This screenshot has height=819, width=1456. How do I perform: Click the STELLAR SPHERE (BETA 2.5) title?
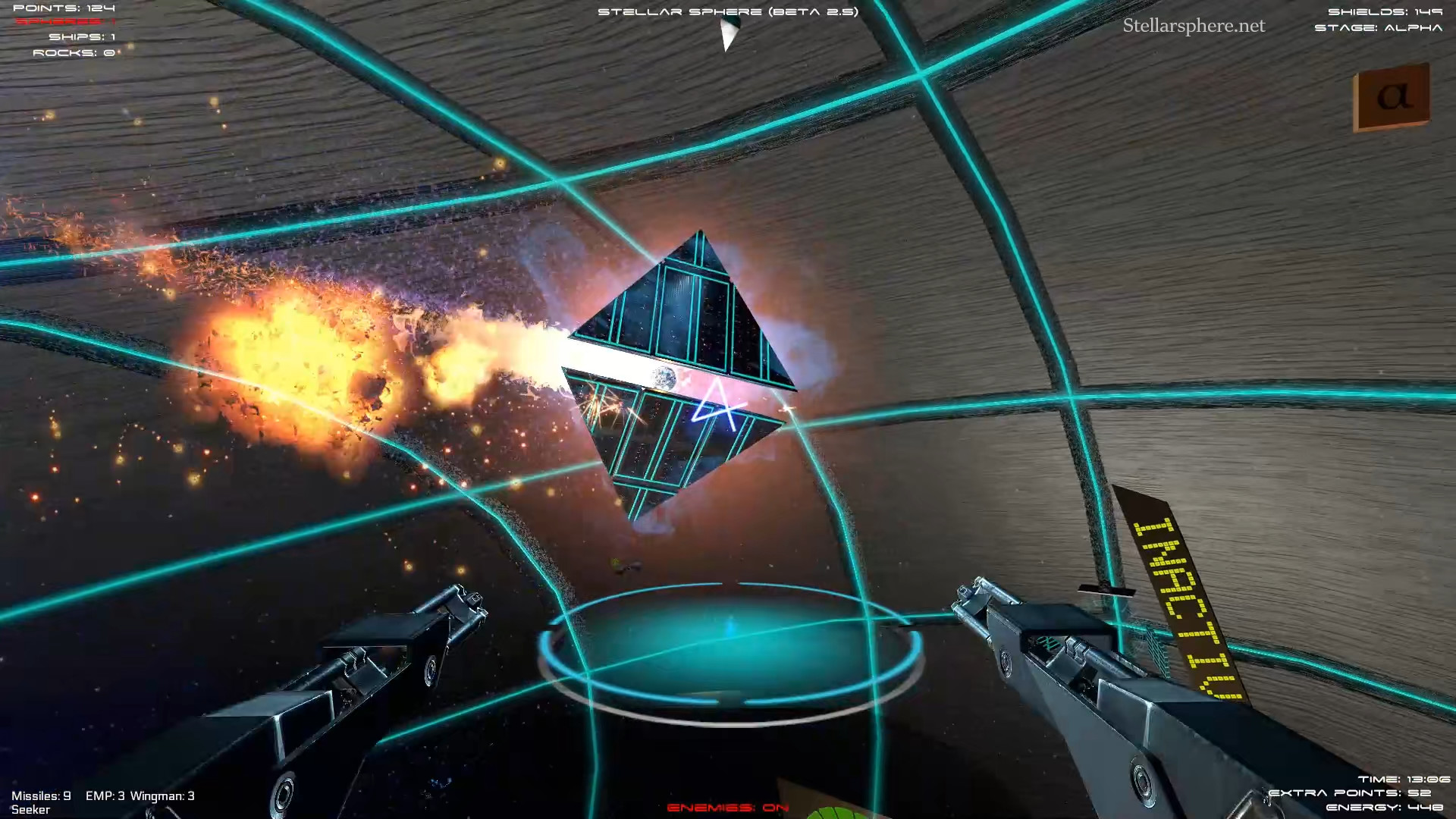point(726,11)
